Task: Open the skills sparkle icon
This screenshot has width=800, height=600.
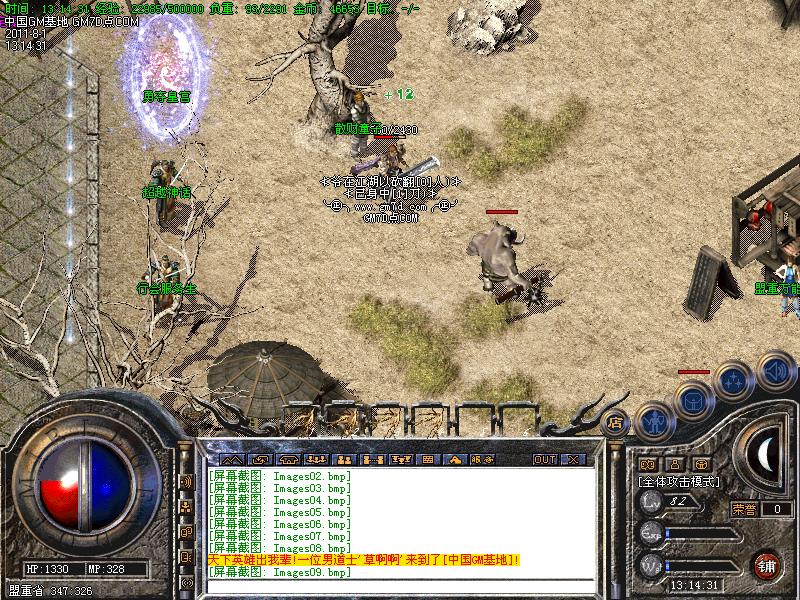Action: click(x=734, y=381)
